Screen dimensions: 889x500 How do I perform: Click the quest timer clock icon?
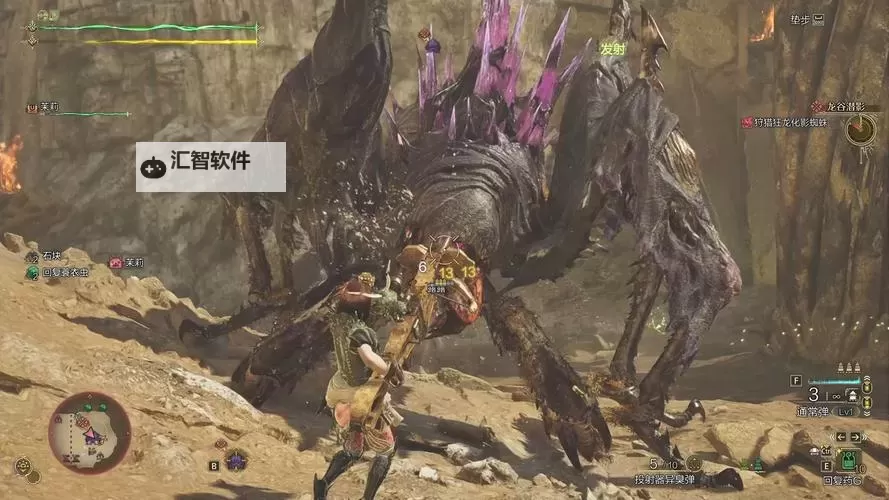859,129
